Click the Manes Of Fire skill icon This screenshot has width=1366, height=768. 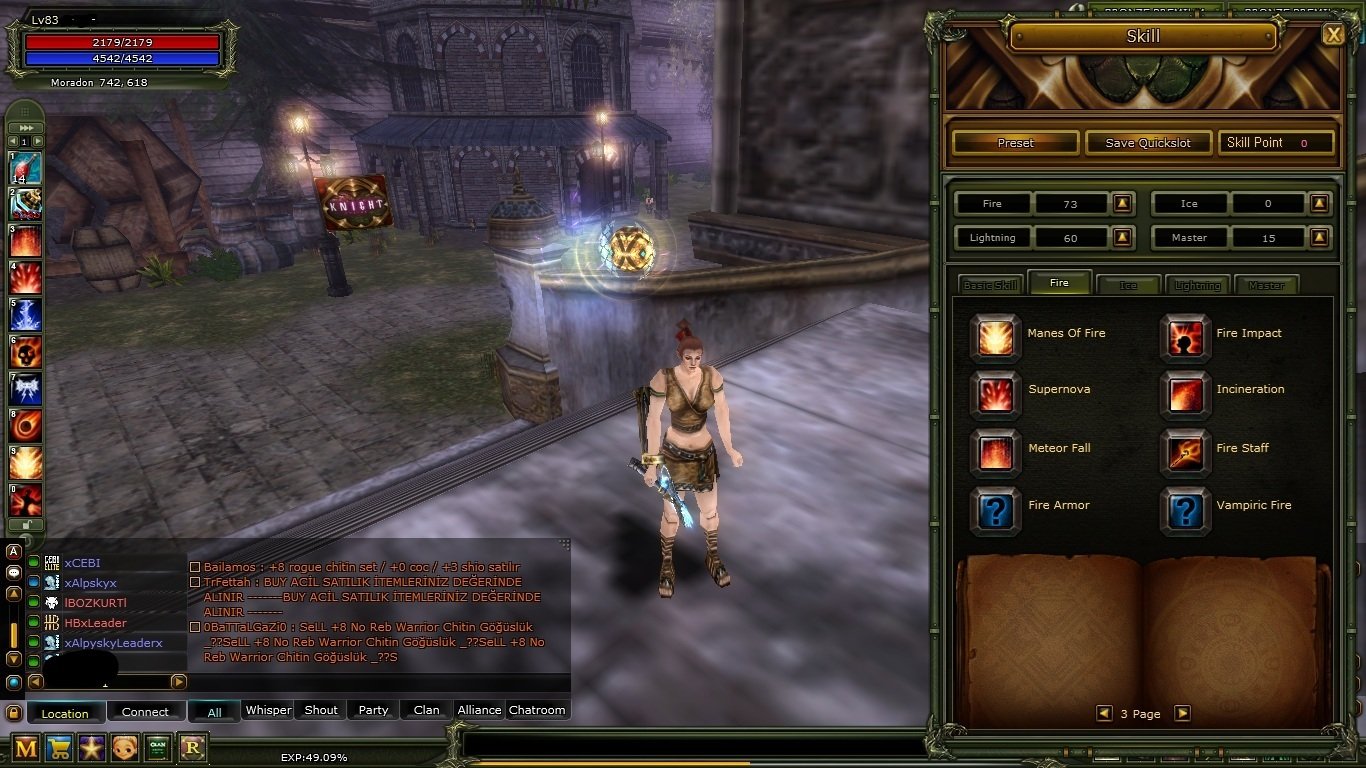point(995,336)
